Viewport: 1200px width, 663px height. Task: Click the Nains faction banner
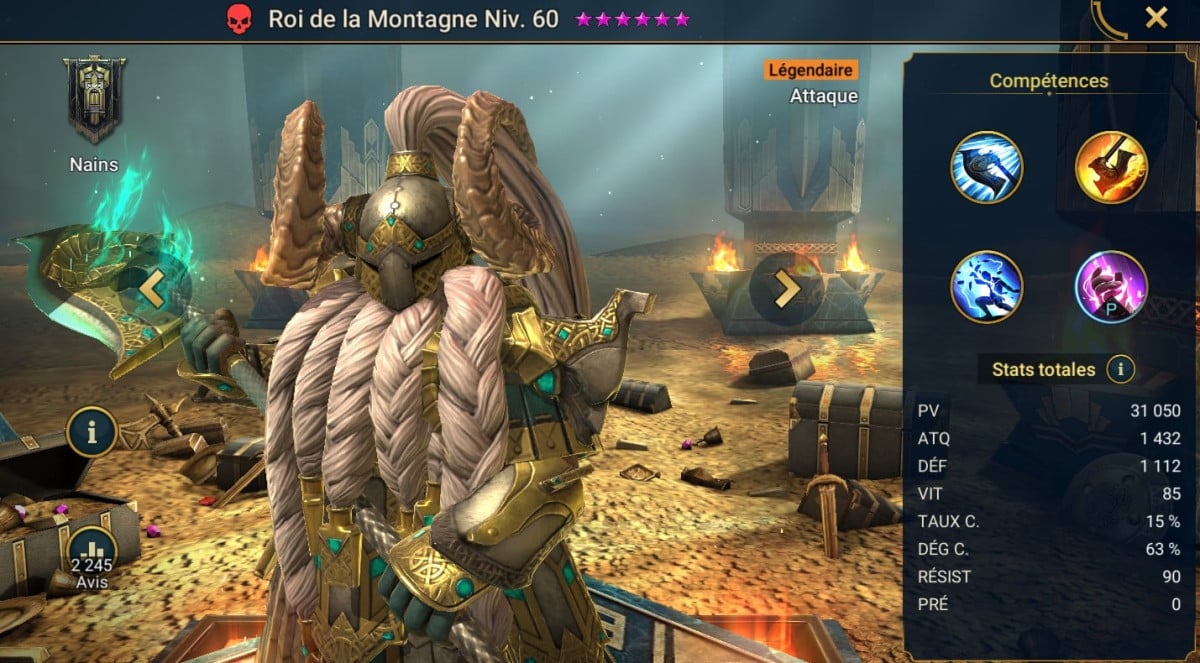94,99
